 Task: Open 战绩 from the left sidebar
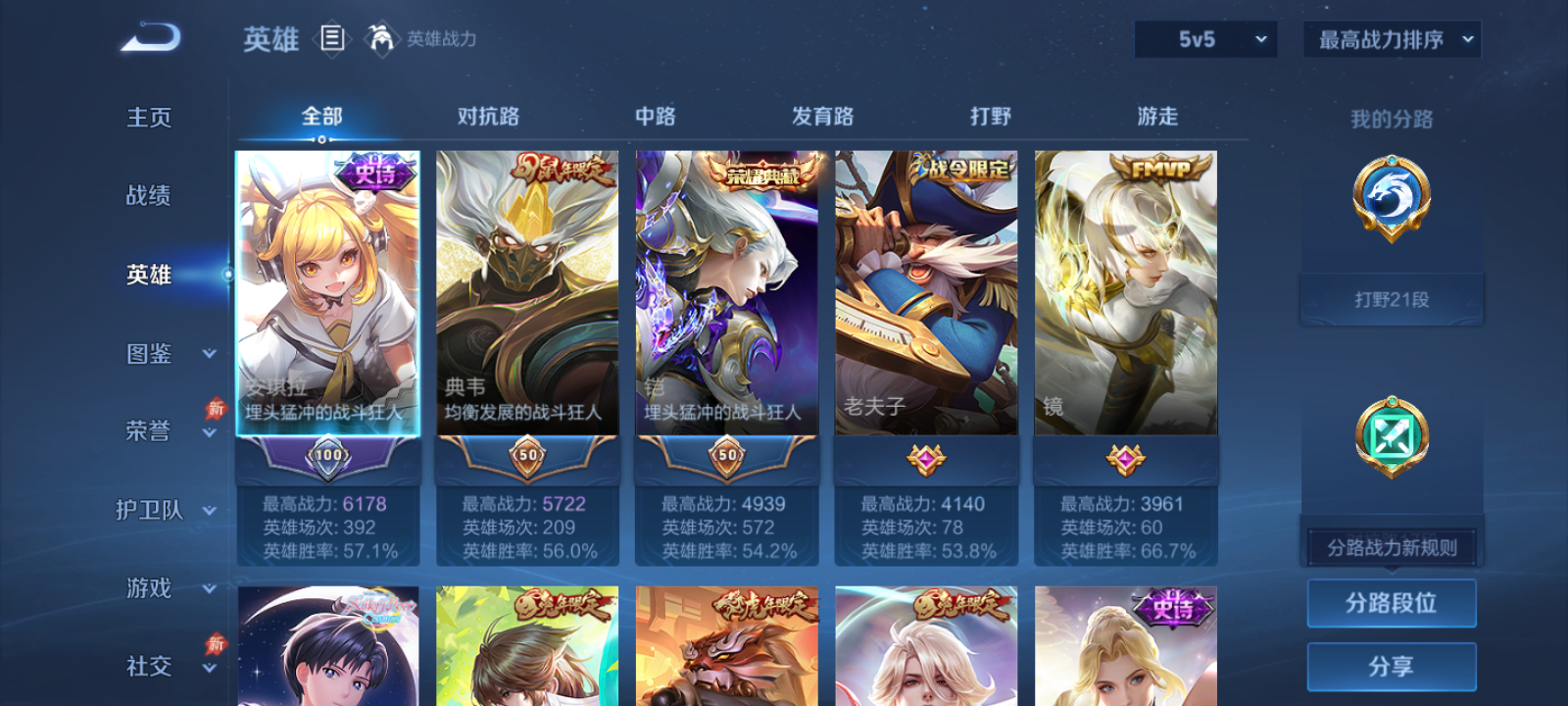tap(147, 196)
